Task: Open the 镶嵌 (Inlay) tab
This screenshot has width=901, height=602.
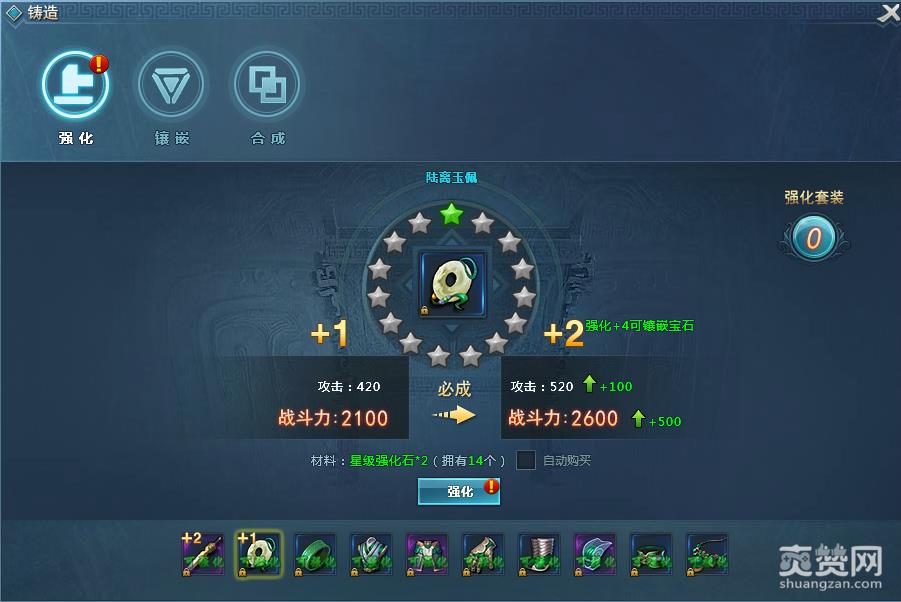Action: point(171,86)
